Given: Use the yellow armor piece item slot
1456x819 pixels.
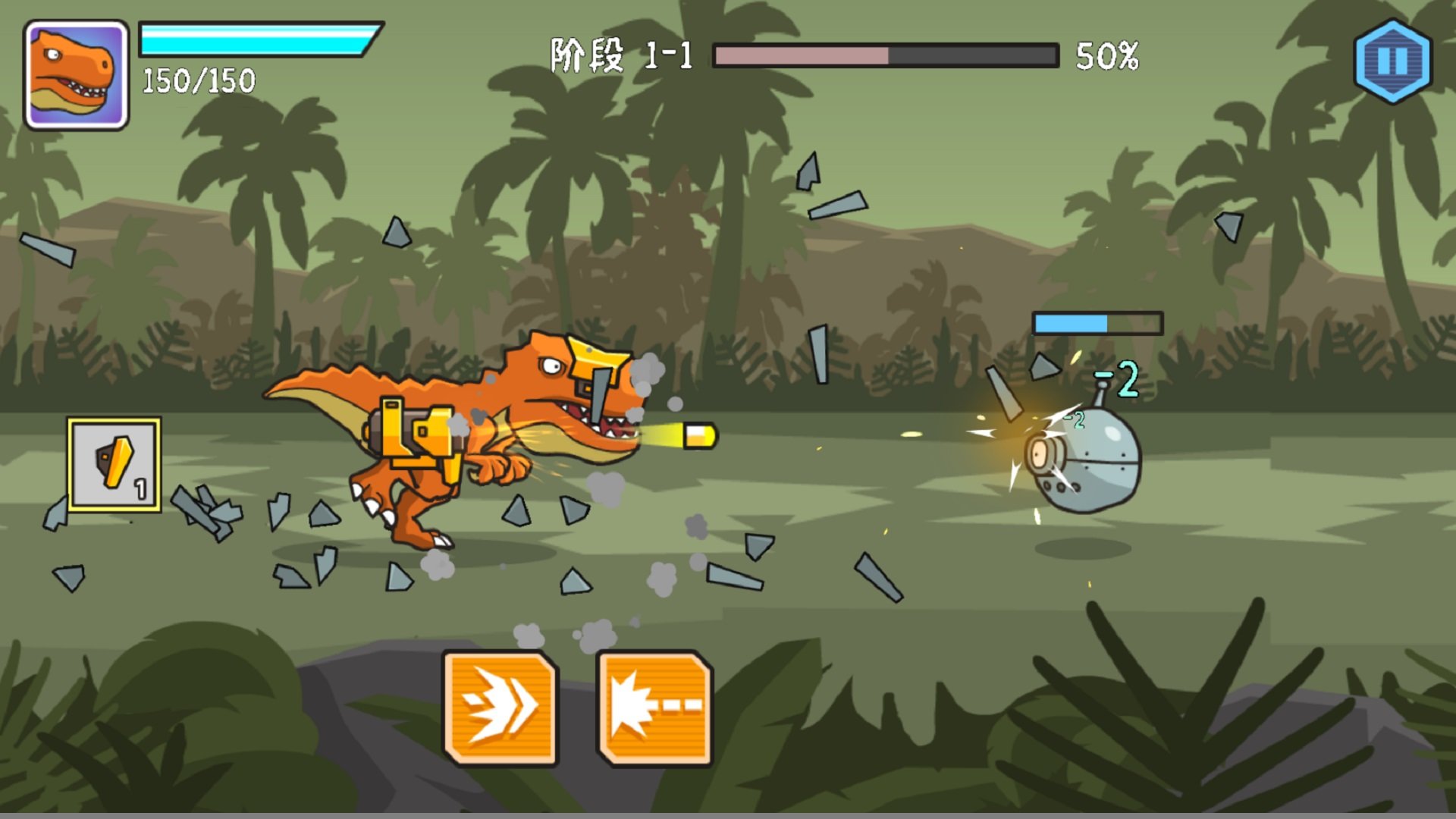Looking at the screenshot, I should click(x=115, y=464).
